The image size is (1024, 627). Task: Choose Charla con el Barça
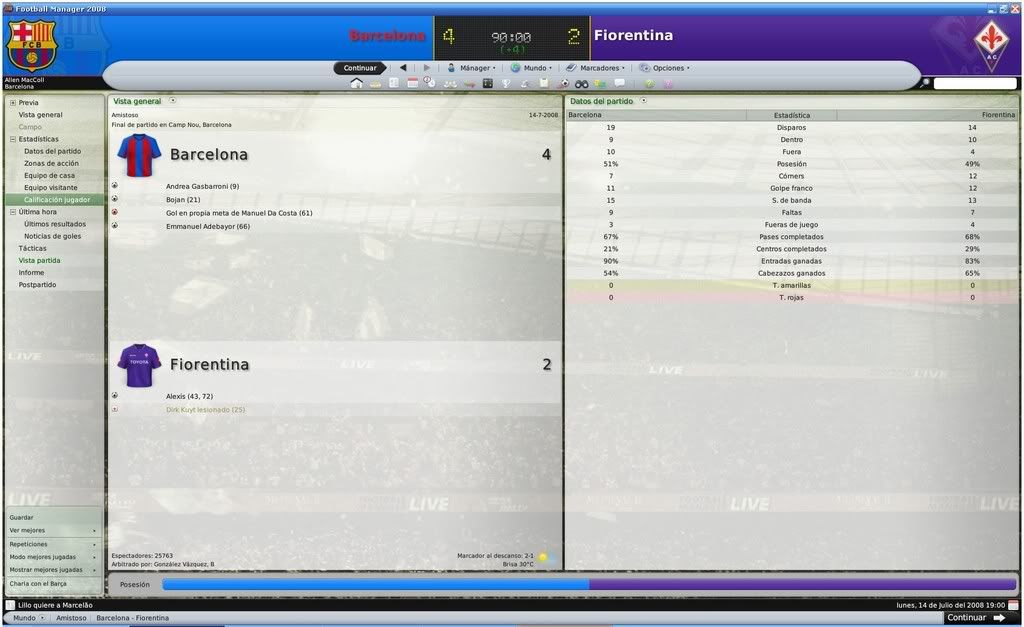tap(38, 583)
